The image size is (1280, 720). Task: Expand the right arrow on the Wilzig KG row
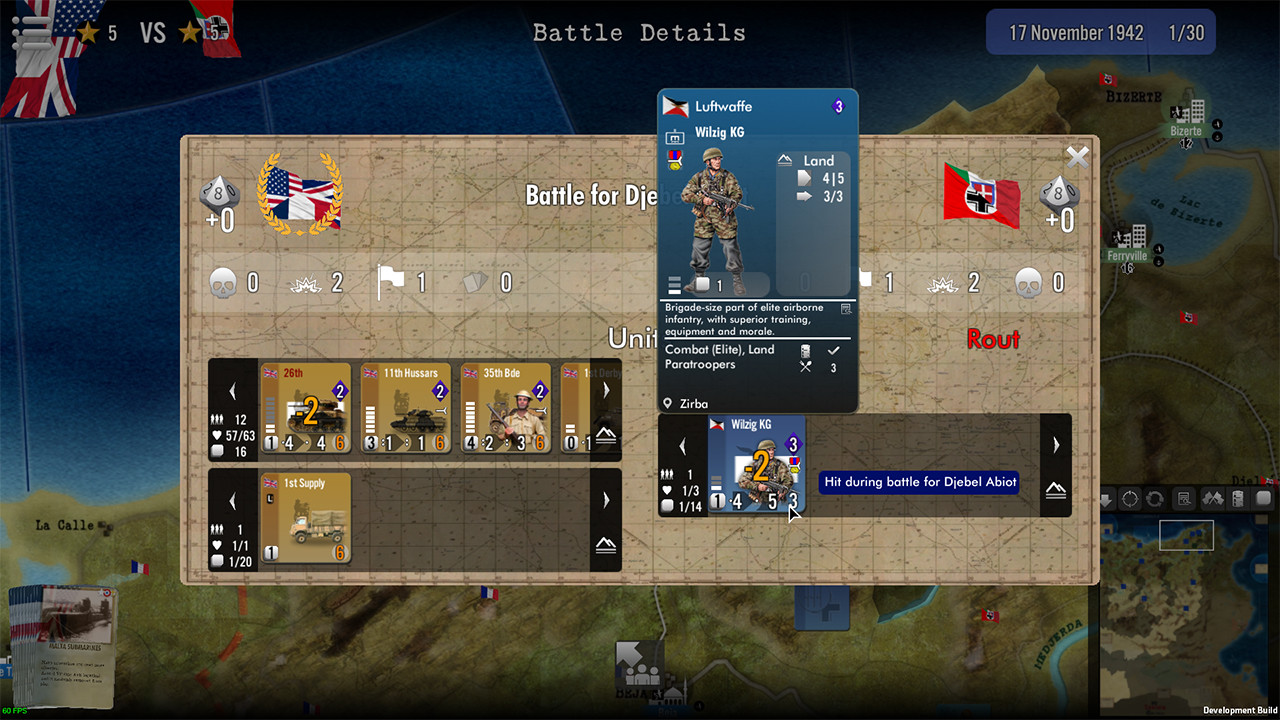point(1055,445)
